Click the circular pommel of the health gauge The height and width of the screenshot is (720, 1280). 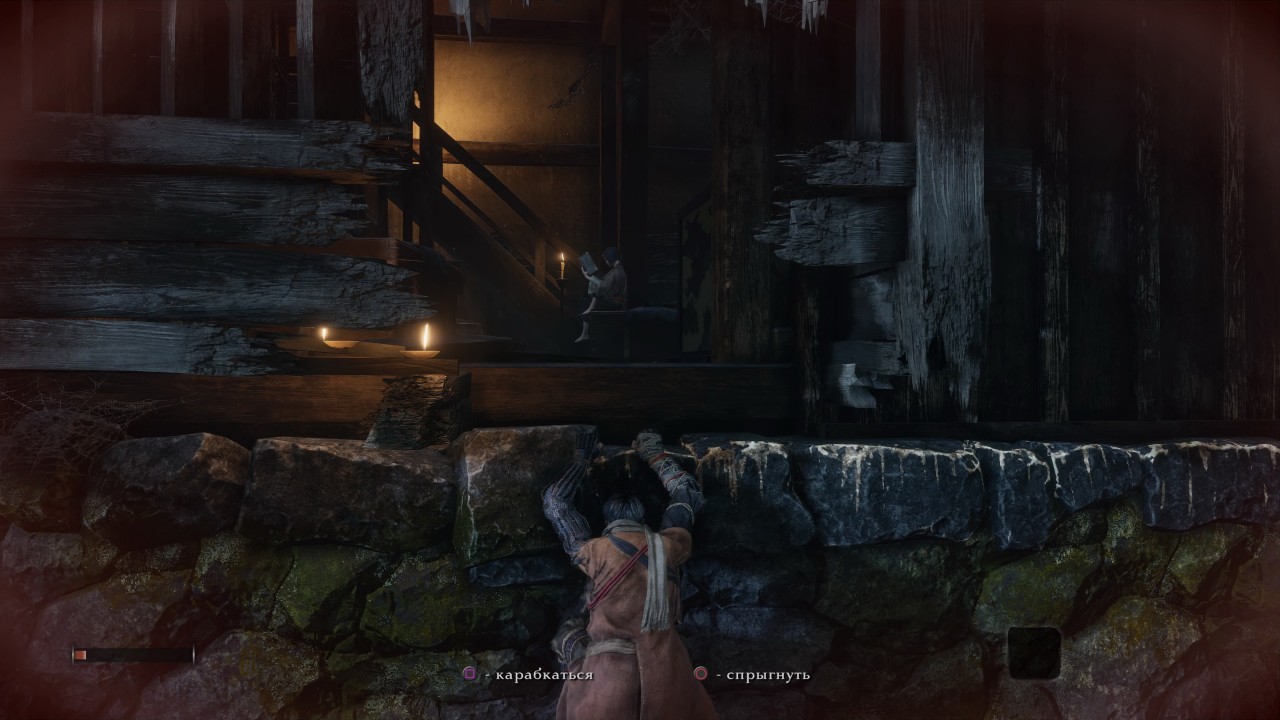[x=73, y=653]
